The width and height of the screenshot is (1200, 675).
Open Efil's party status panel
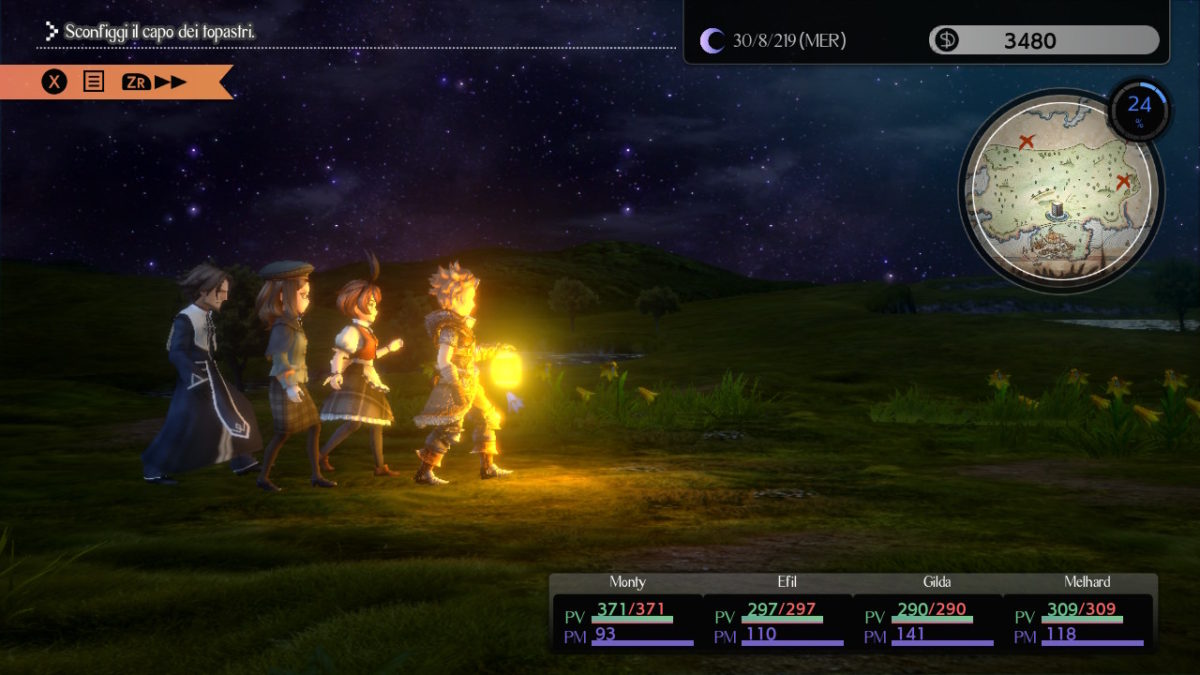[x=777, y=613]
